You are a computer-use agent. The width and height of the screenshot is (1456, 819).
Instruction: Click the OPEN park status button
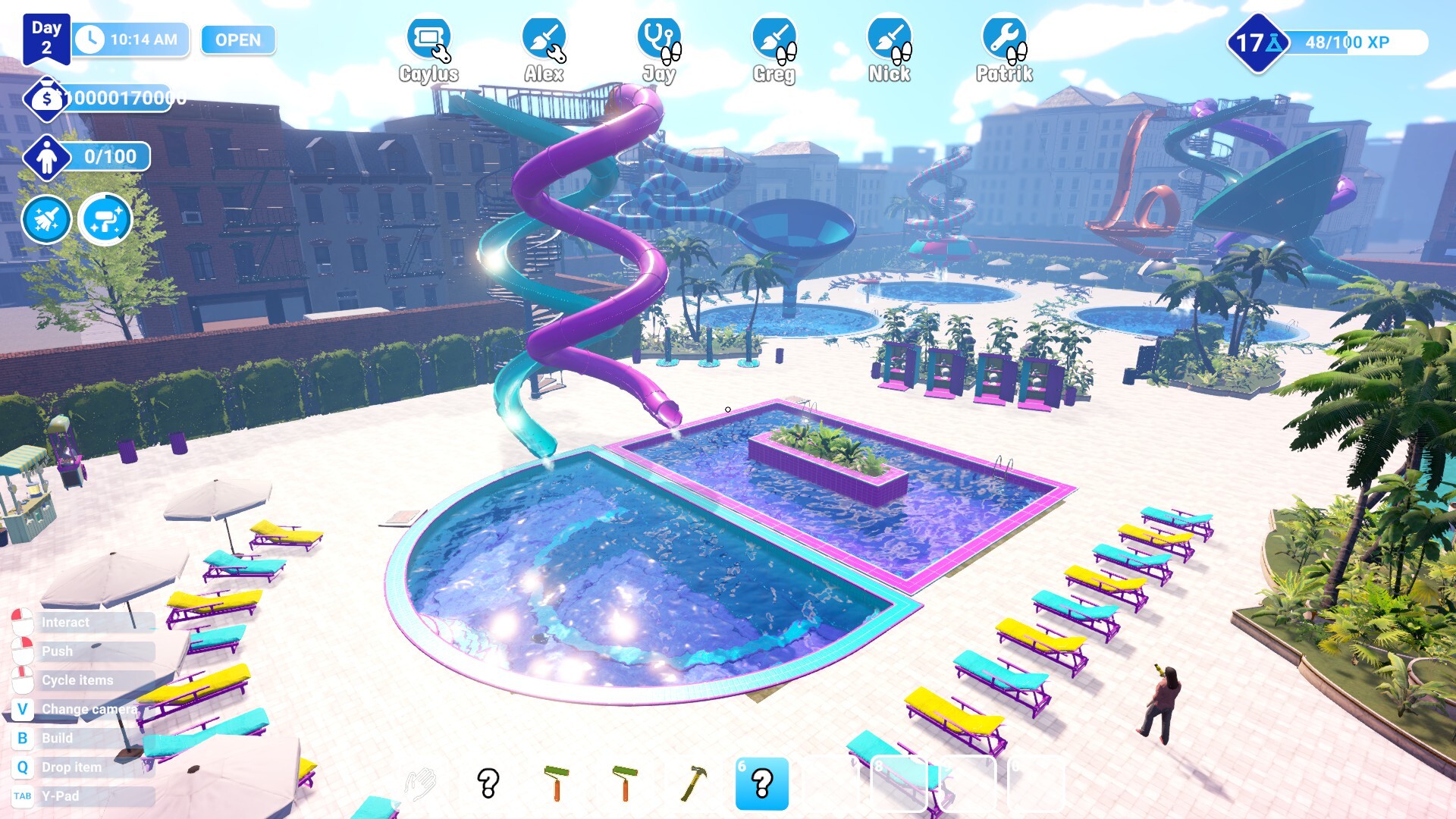237,40
